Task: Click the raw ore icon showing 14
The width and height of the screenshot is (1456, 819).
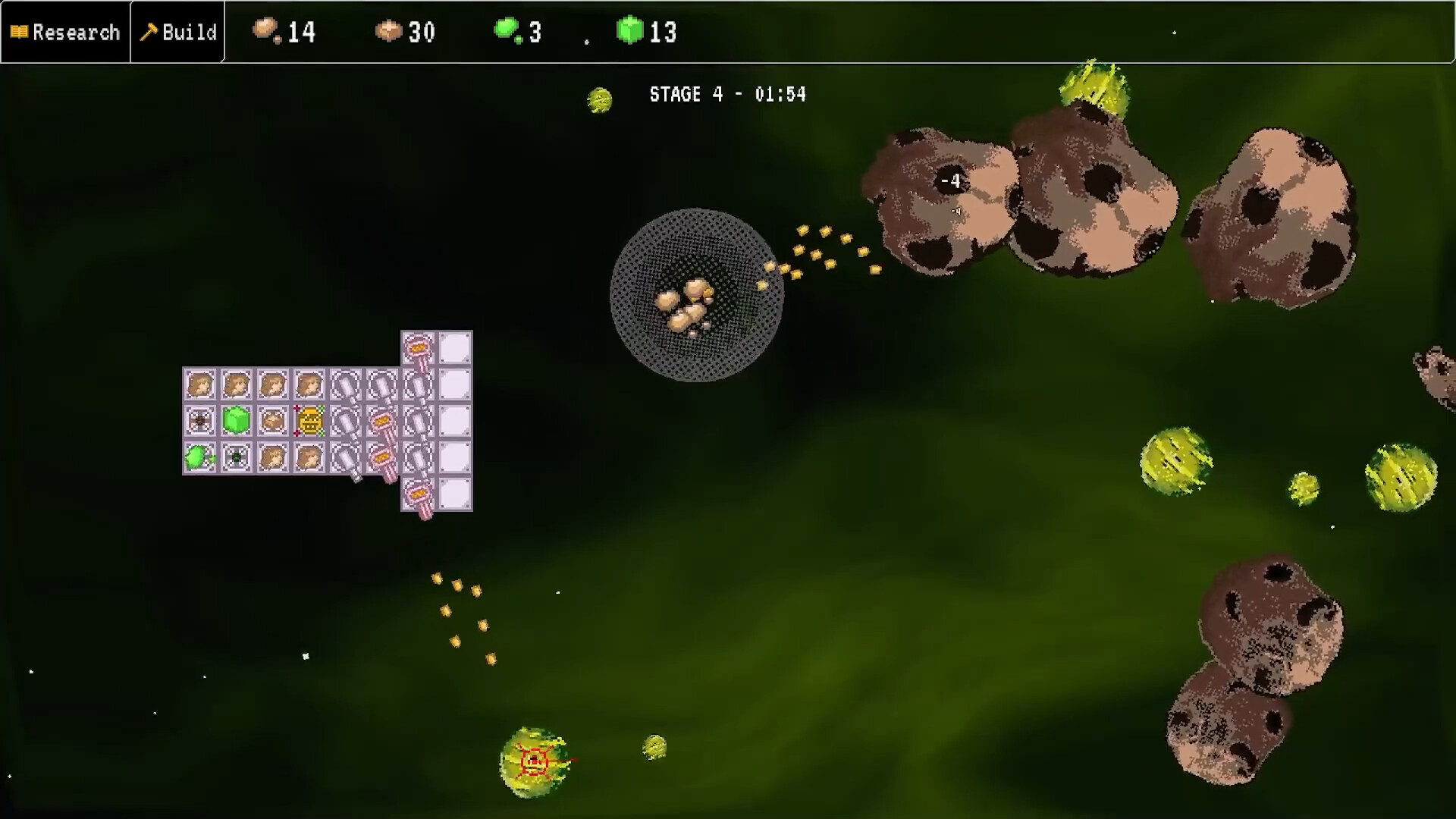Action: 265,30
